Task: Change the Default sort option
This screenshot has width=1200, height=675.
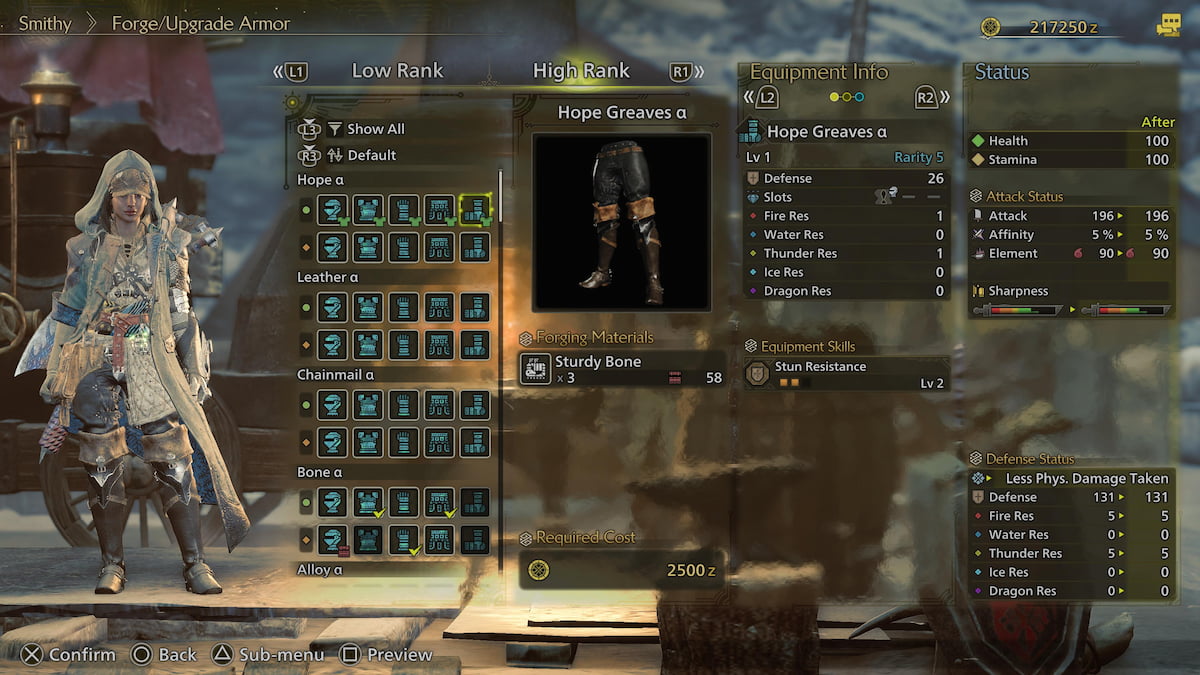Action: (371, 155)
